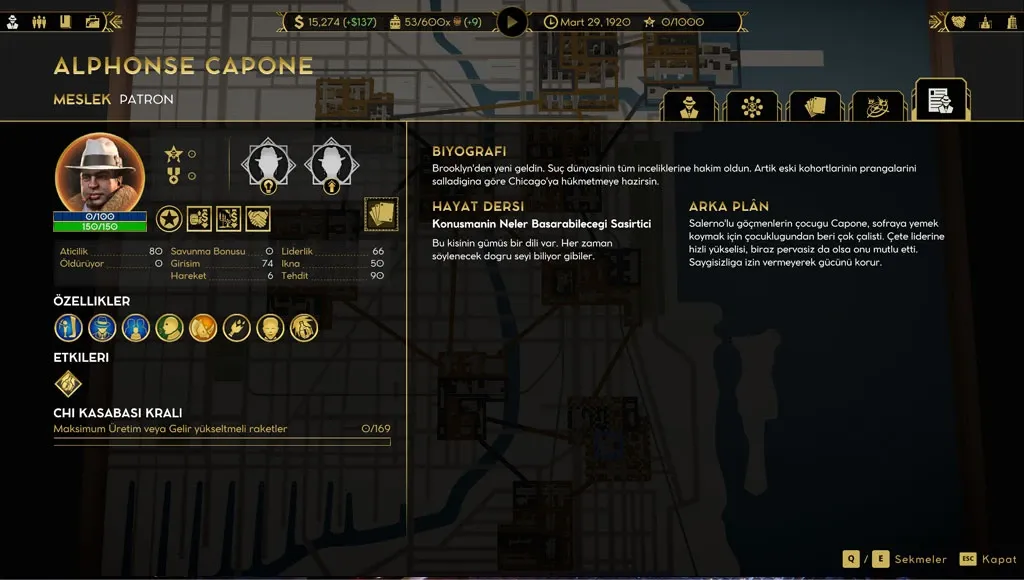Click Alphonse Capone's portrait
1024x580 pixels.
coord(99,172)
